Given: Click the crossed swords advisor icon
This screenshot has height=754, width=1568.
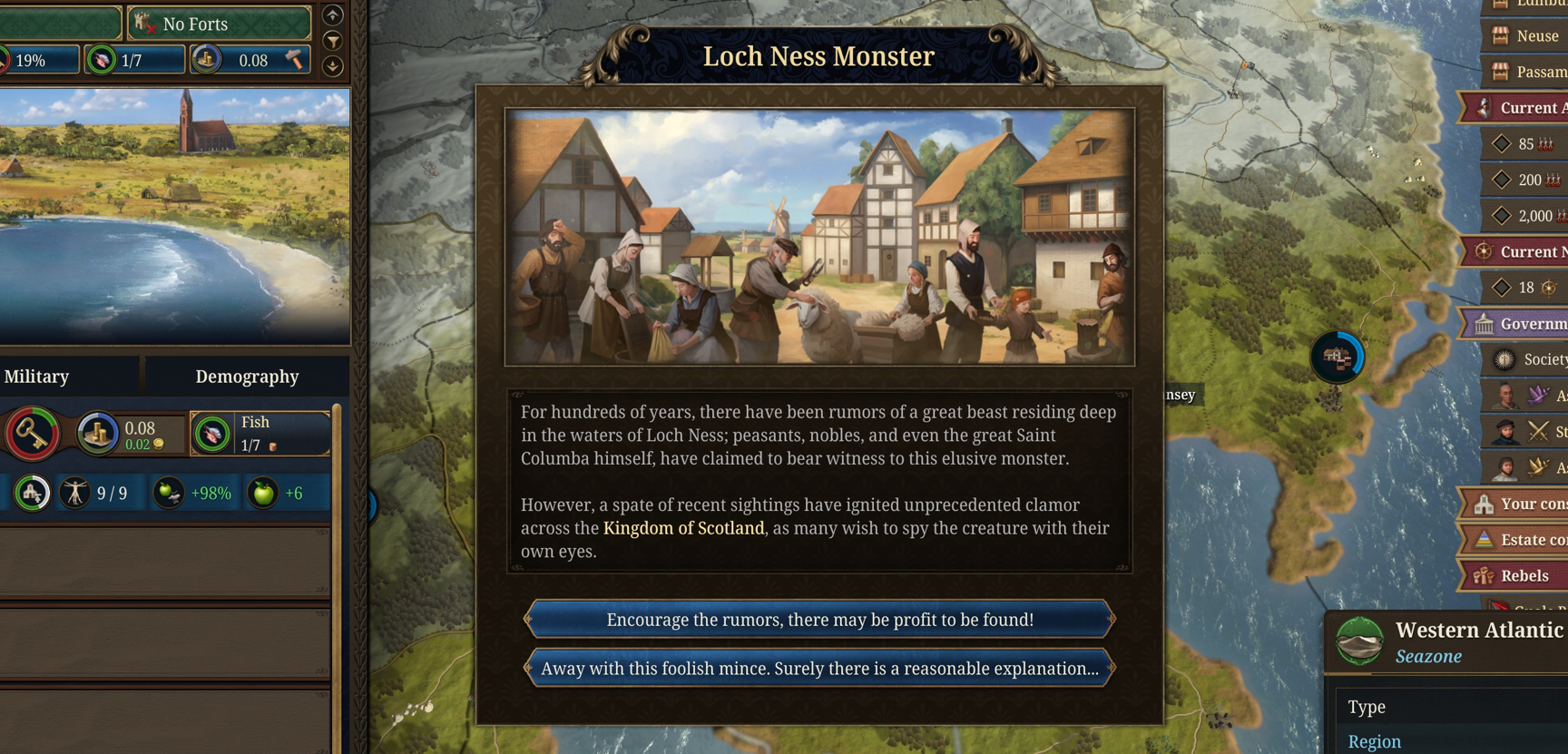Looking at the screenshot, I should coord(1538,432).
